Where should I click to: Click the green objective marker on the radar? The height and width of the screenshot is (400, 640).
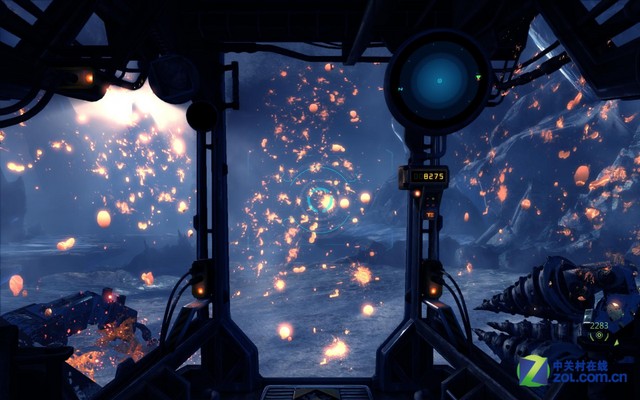(x=478, y=75)
